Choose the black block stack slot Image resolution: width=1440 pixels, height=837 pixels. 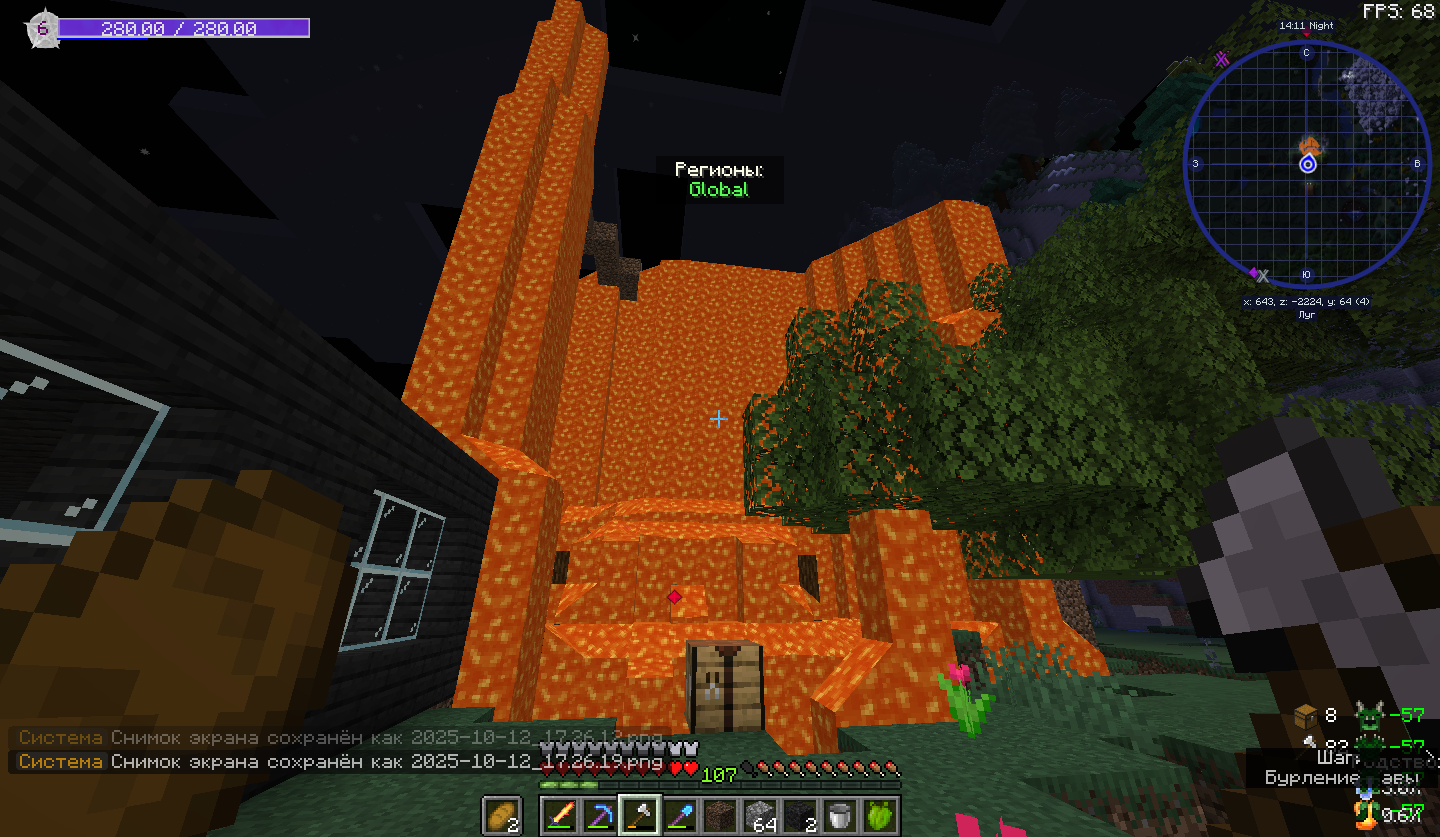[799, 815]
